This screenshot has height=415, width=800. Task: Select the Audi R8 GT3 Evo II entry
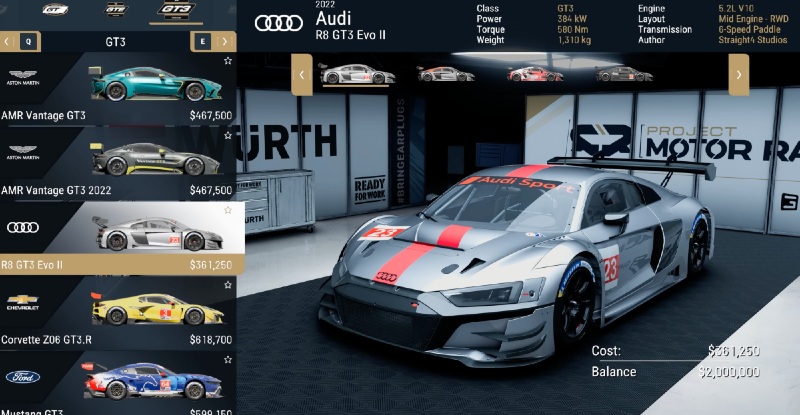pyautogui.click(x=118, y=238)
